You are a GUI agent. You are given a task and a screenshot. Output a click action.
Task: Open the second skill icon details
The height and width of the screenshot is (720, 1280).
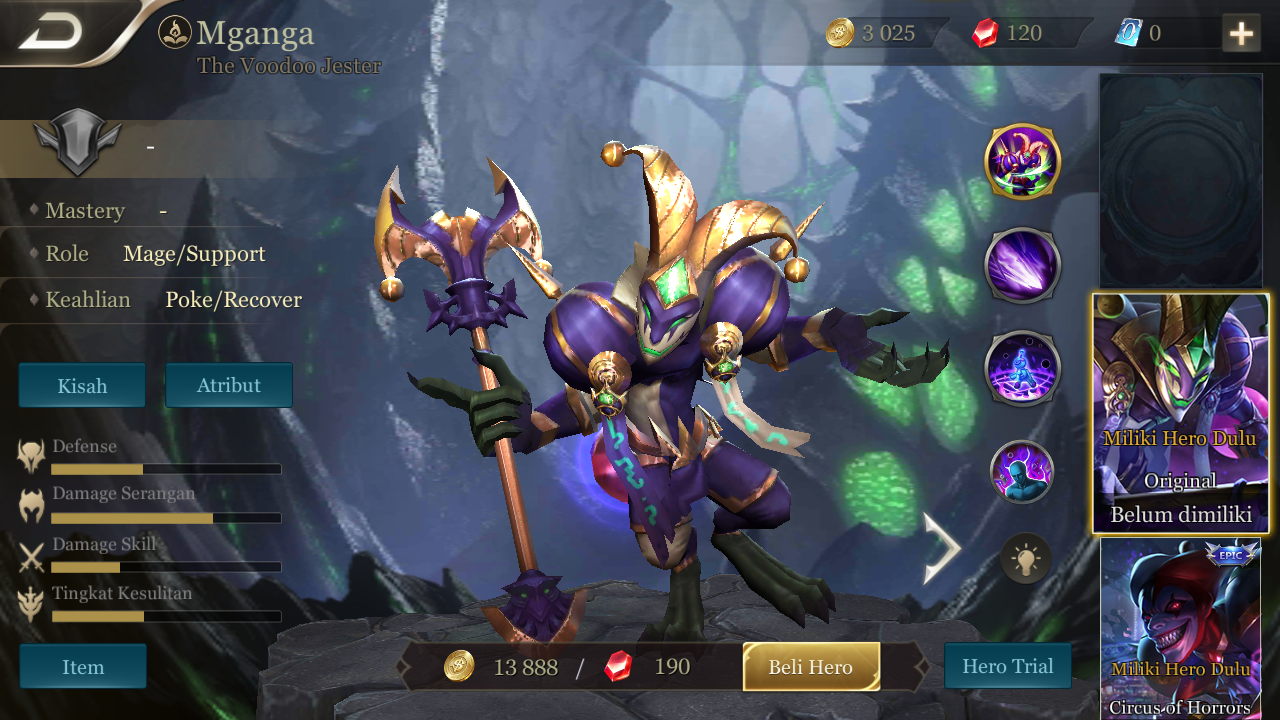[x=1022, y=367]
